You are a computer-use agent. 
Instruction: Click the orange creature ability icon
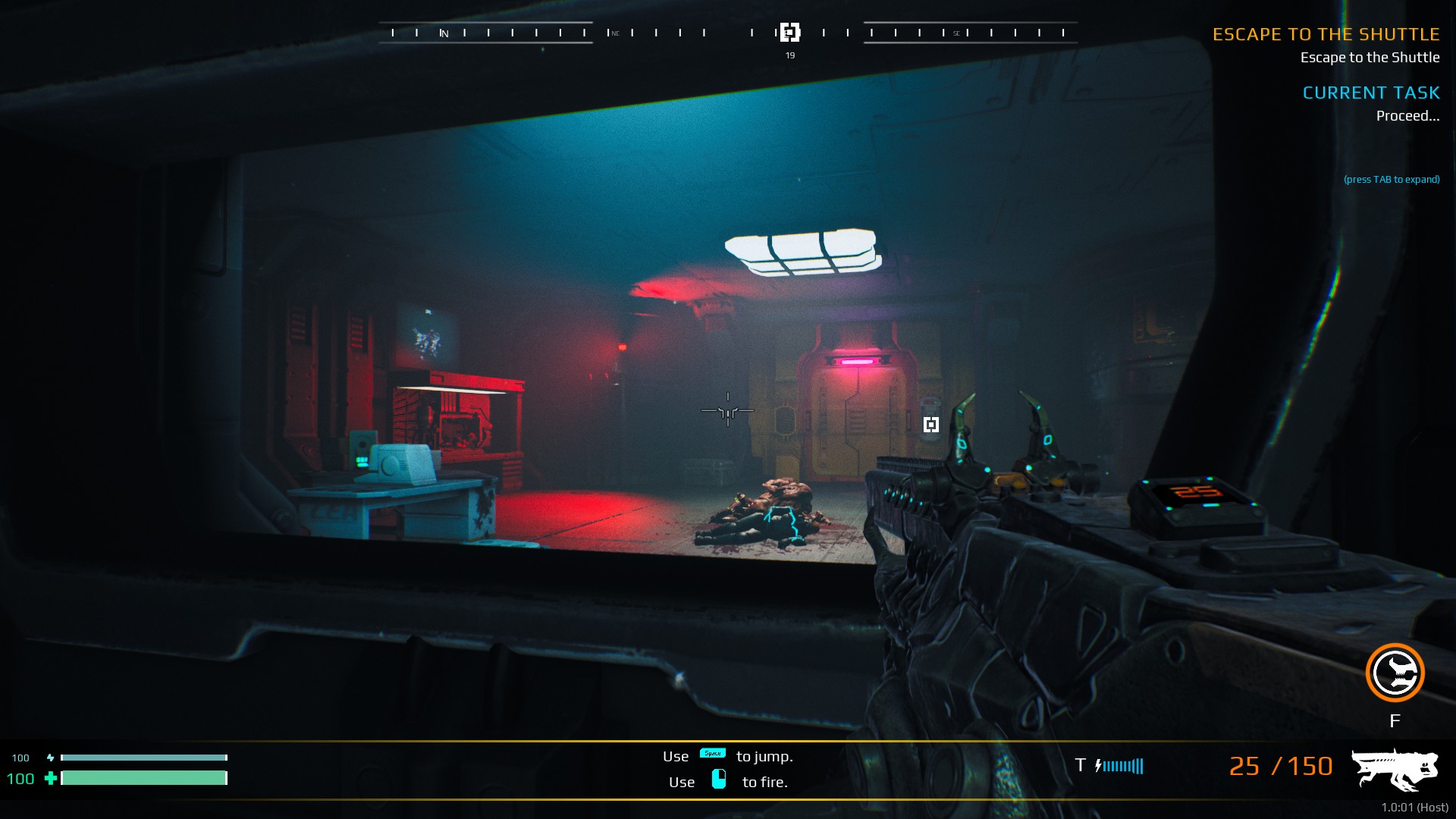(1395, 673)
